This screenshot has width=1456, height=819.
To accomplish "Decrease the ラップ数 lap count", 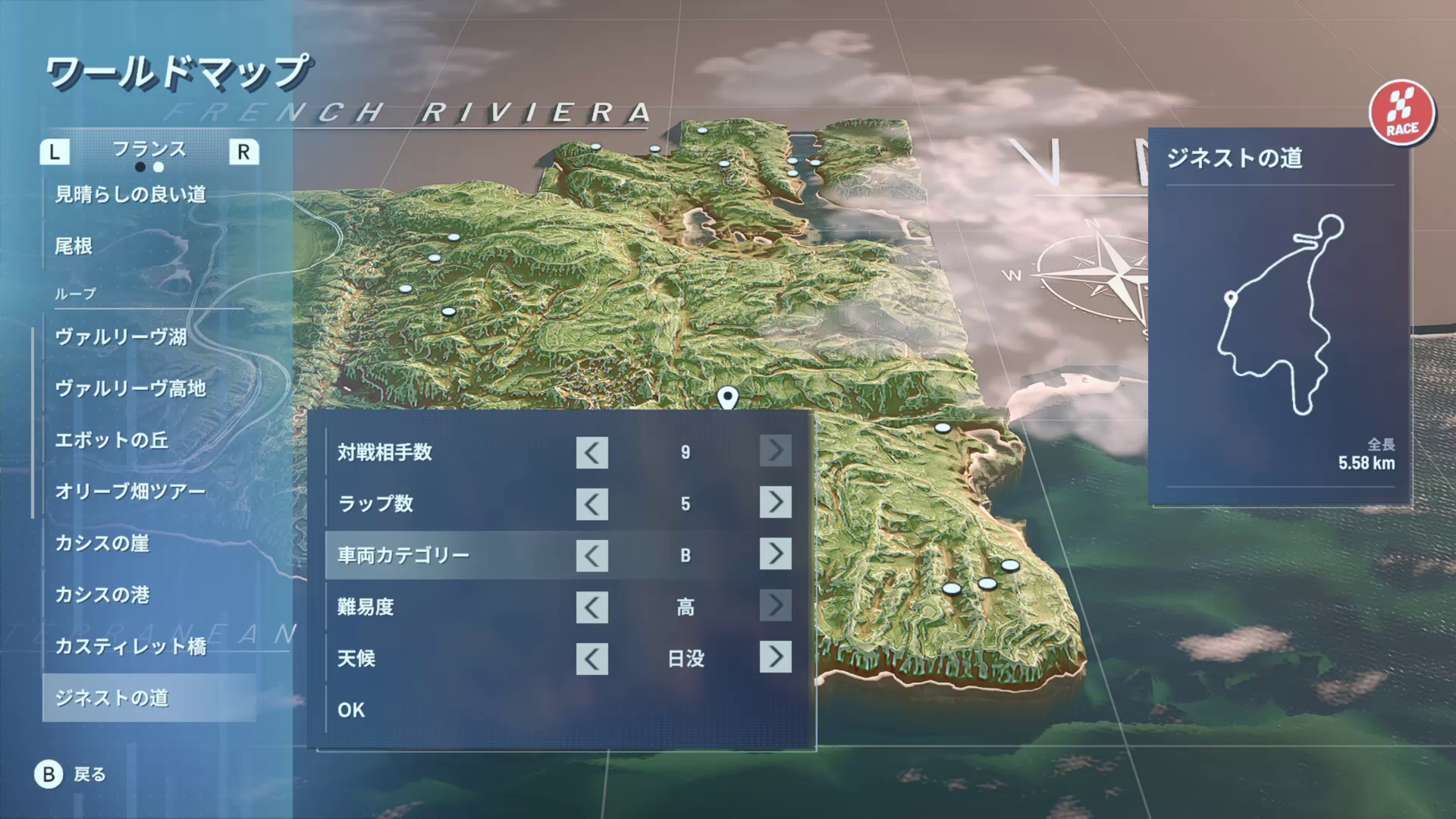I will click(591, 504).
